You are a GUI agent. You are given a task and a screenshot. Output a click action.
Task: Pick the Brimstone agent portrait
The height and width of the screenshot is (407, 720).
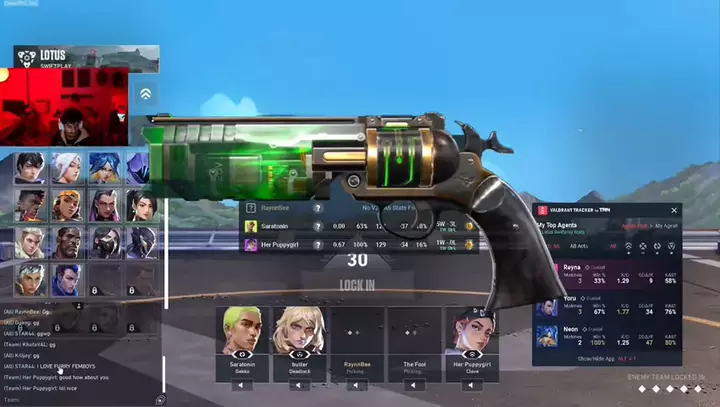point(66,242)
